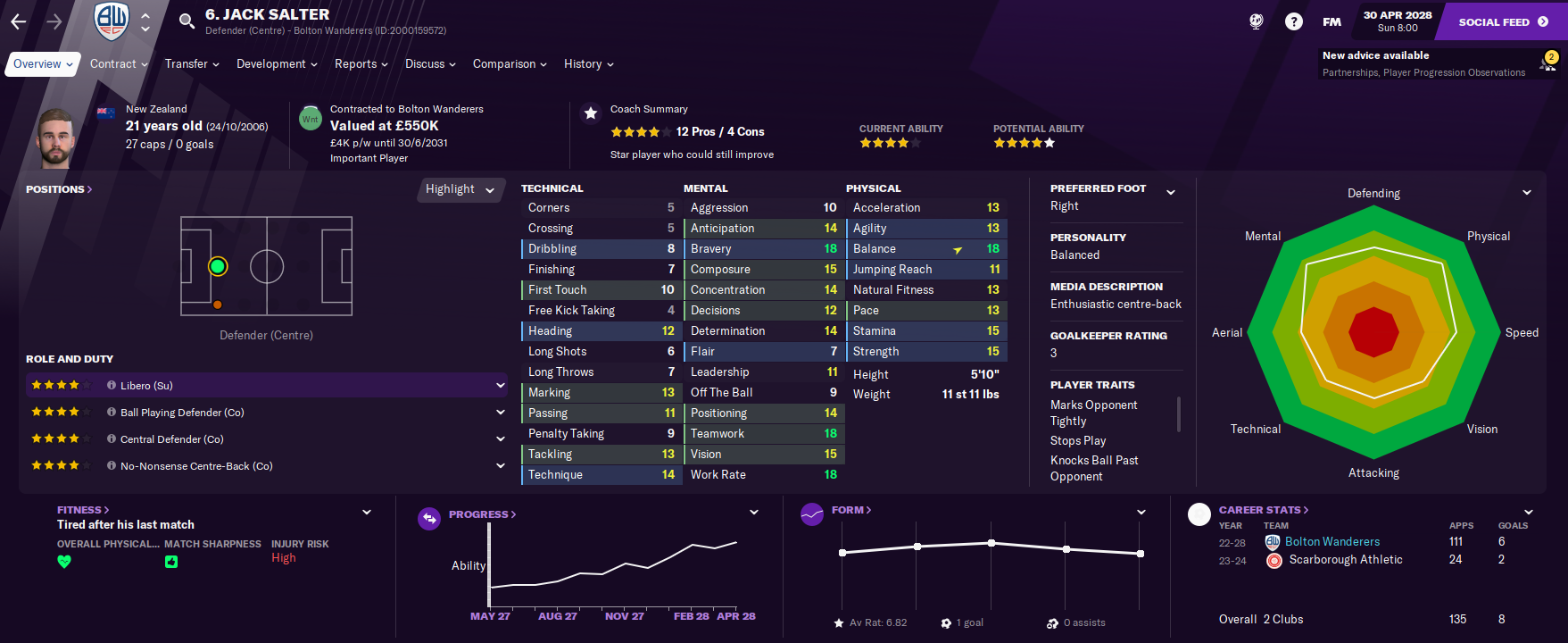The width and height of the screenshot is (1568, 643).
Task: Open the Bolton Wanderers career stats link
Action: [1332, 542]
